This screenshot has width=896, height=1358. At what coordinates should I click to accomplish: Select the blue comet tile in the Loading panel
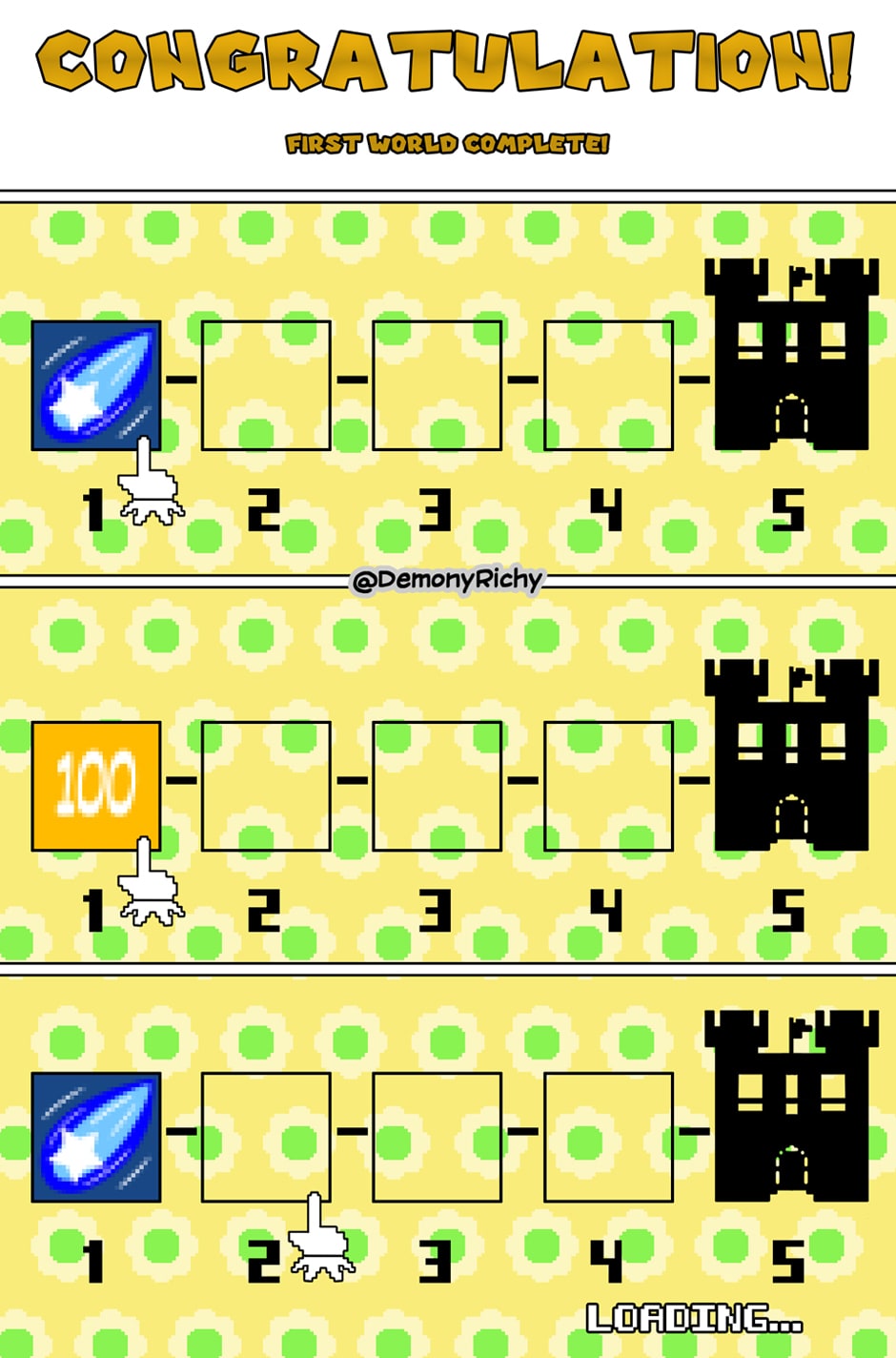pos(95,1137)
